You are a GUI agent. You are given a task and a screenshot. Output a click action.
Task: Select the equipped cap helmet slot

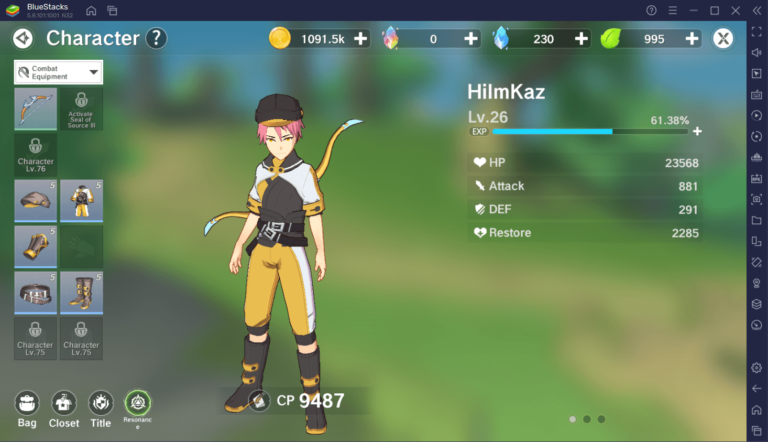click(35, 200)
